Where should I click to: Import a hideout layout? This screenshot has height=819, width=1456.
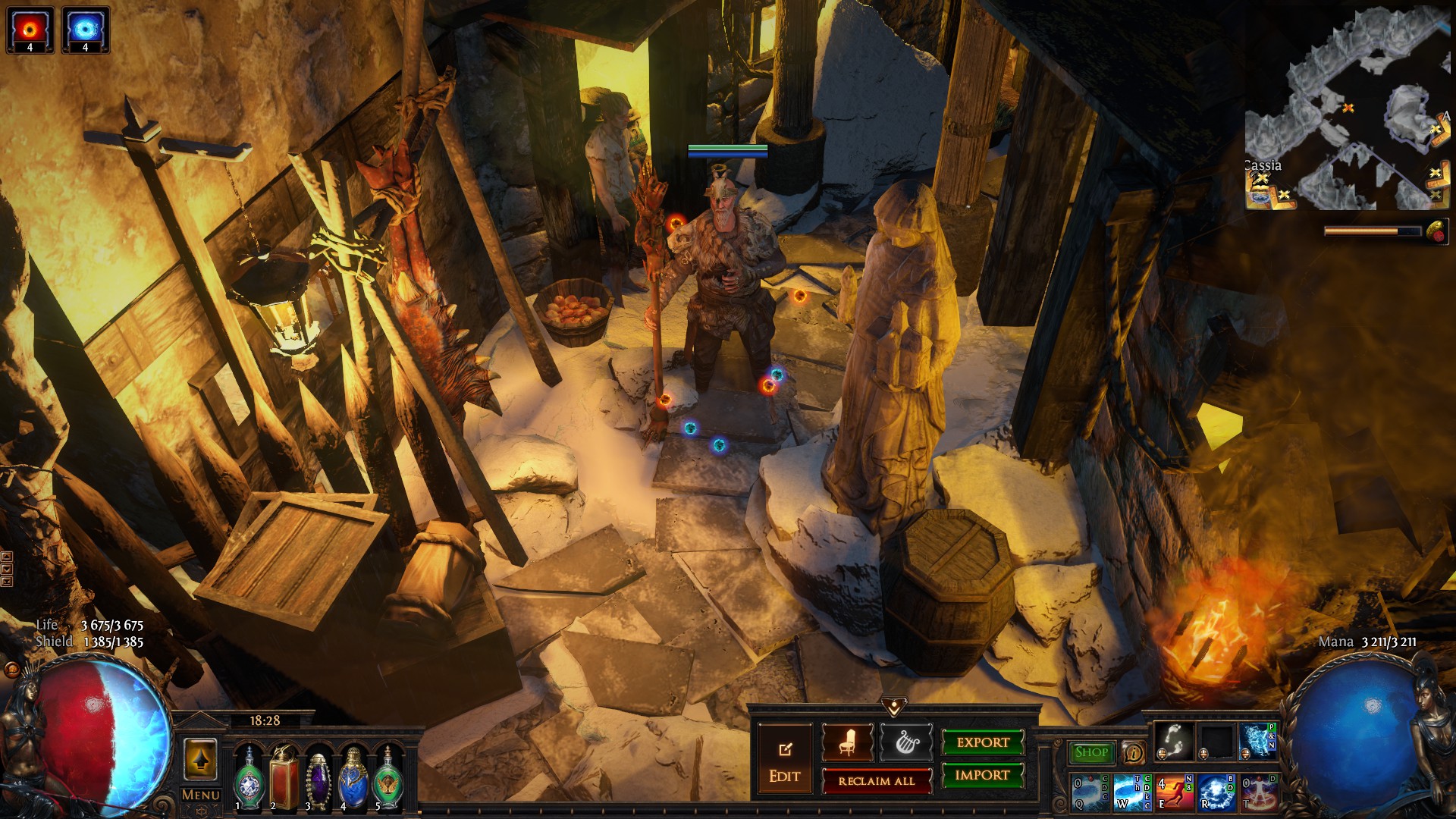point(983,775)
